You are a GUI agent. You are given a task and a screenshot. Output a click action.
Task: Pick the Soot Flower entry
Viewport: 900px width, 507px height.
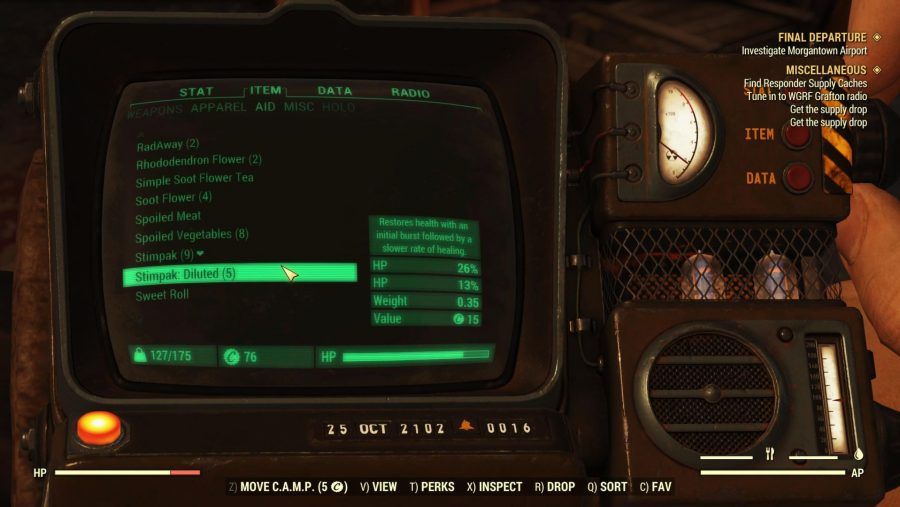click(x=173, y=197)
